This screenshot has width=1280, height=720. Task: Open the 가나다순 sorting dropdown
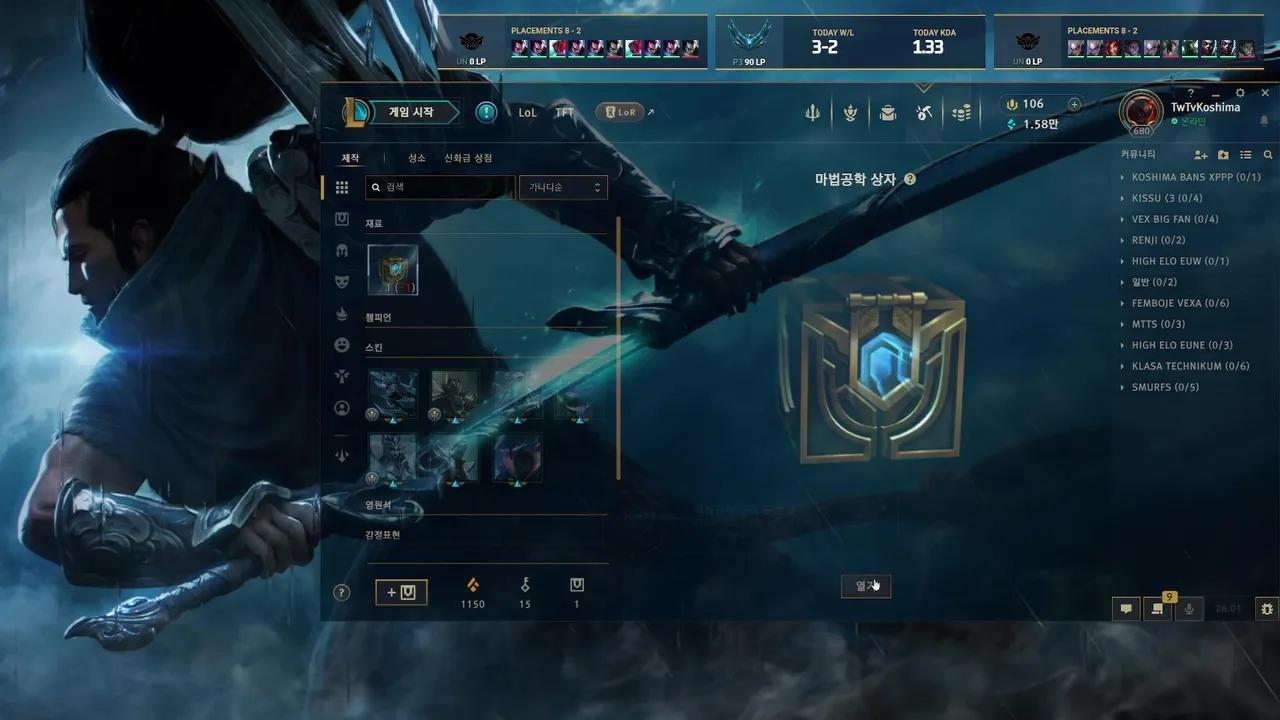pyautogui.click(x=563, y=187)
